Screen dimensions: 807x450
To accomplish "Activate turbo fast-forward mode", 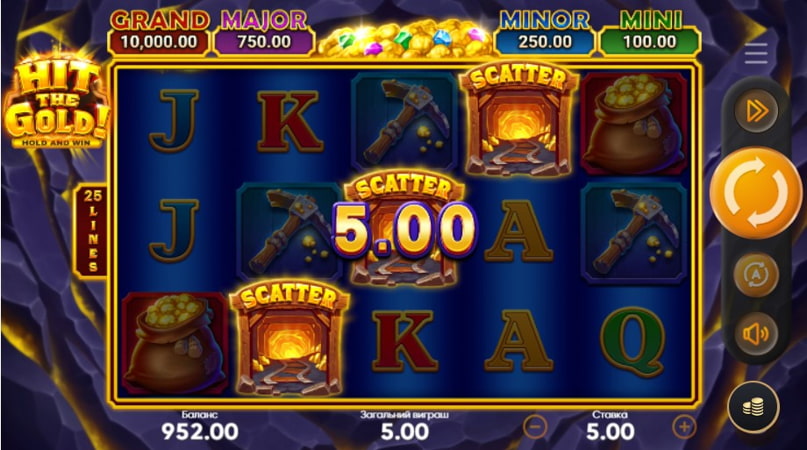I will click(x=756, y=111).
